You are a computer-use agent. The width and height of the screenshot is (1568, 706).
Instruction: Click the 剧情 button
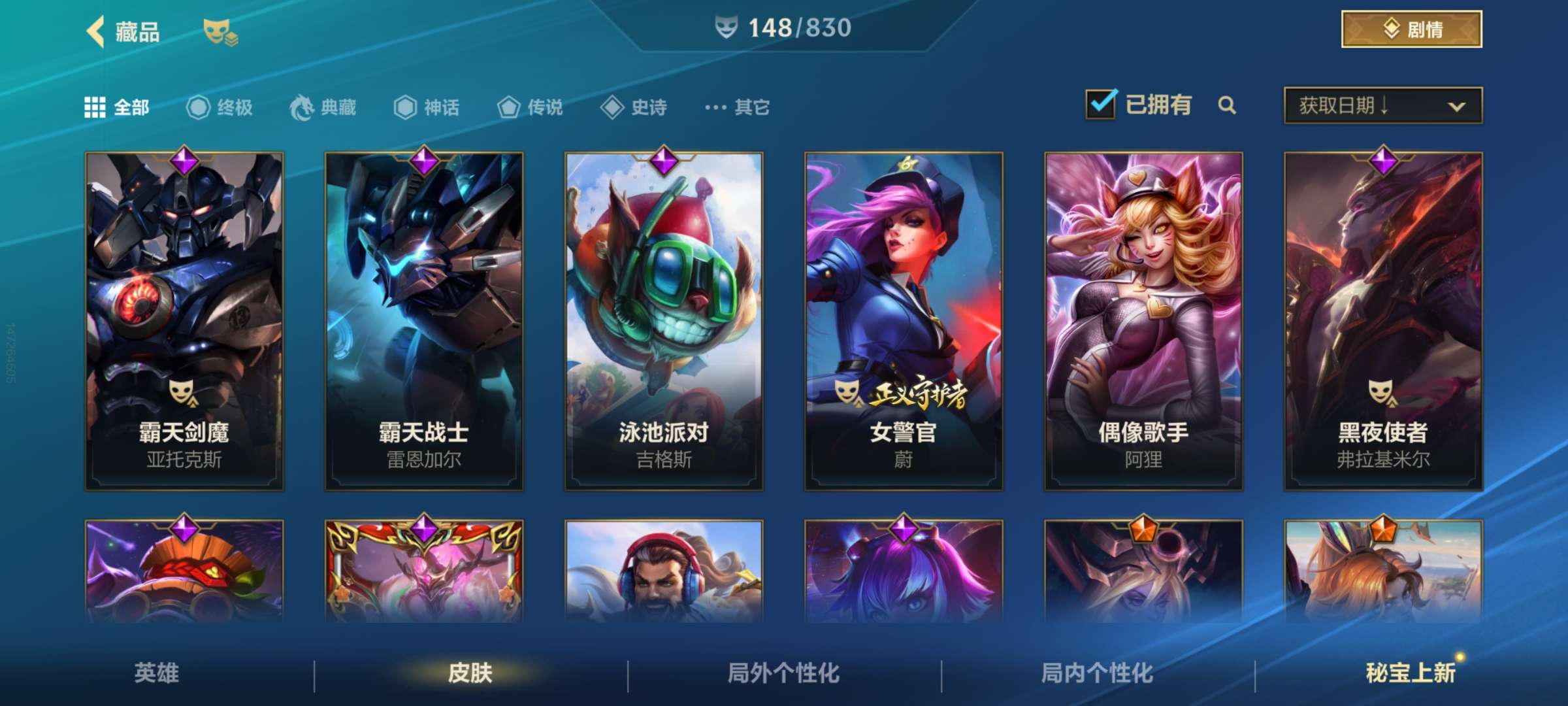[x=1411, y=29]
